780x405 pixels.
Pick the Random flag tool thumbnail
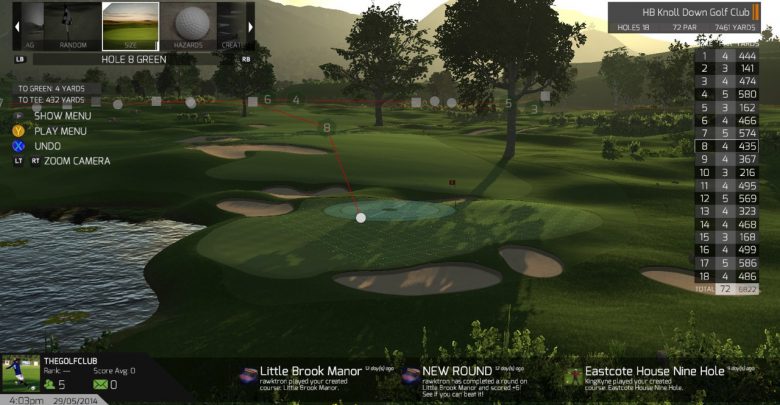pyautogui.click(x=73, y=26)
